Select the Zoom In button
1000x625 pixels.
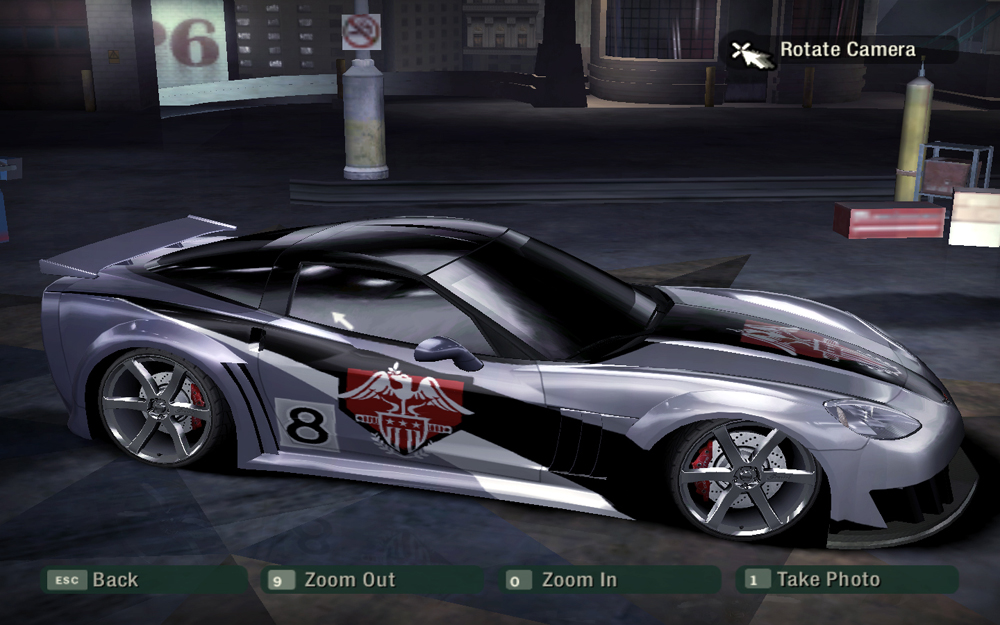(580, 580)
